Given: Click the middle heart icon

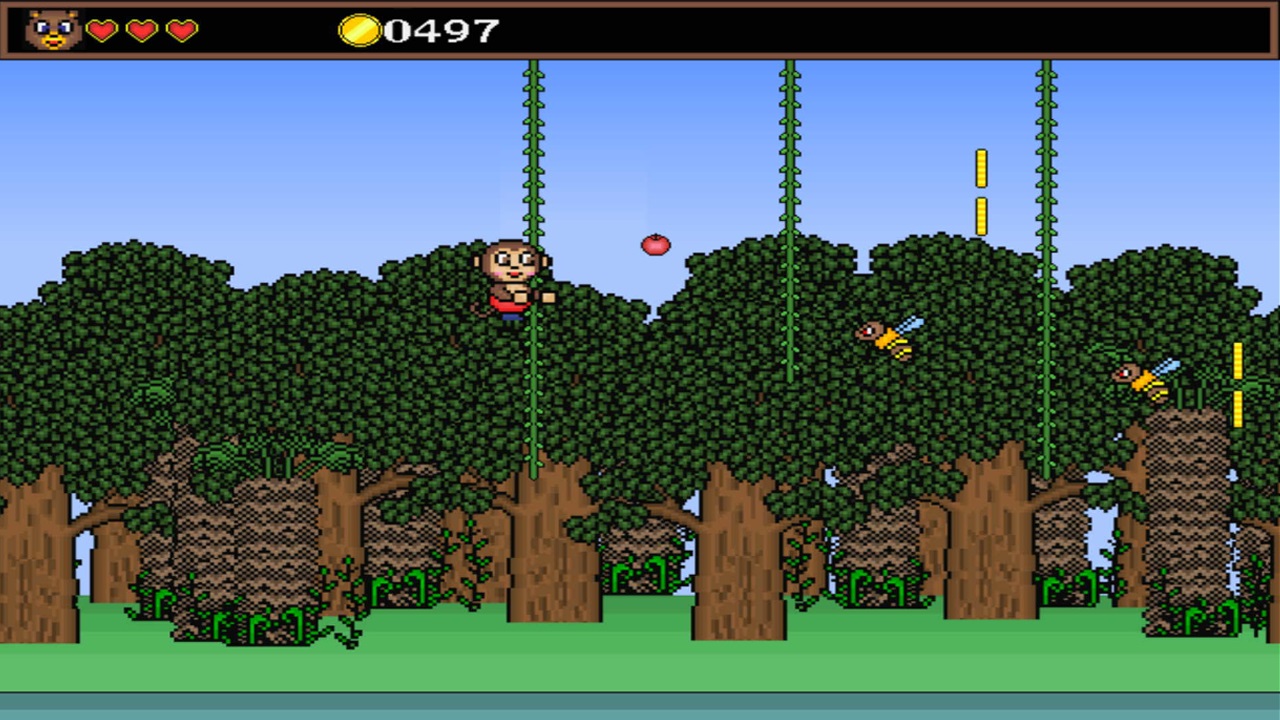Looking at the screenshot, I should (x=141, y=31).
